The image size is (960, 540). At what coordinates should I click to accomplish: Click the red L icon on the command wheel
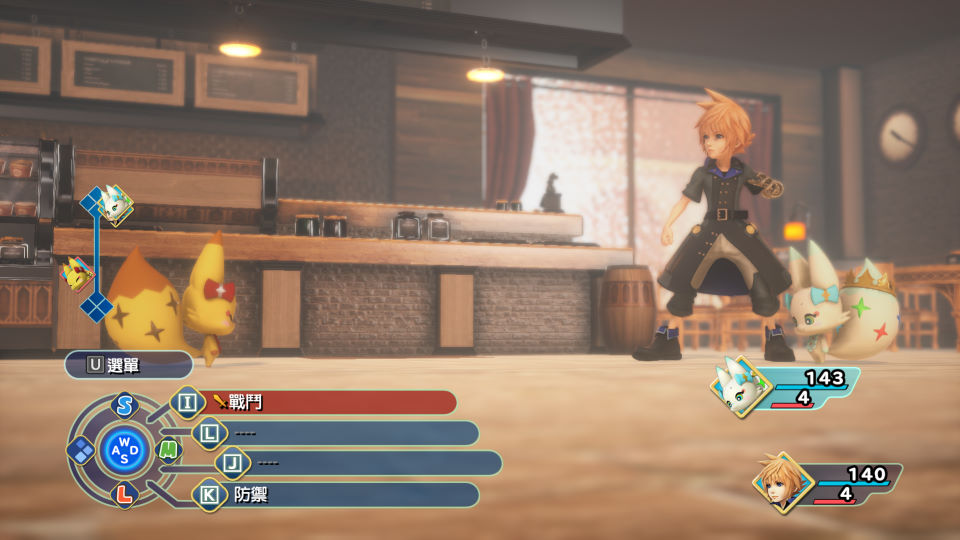124,494
